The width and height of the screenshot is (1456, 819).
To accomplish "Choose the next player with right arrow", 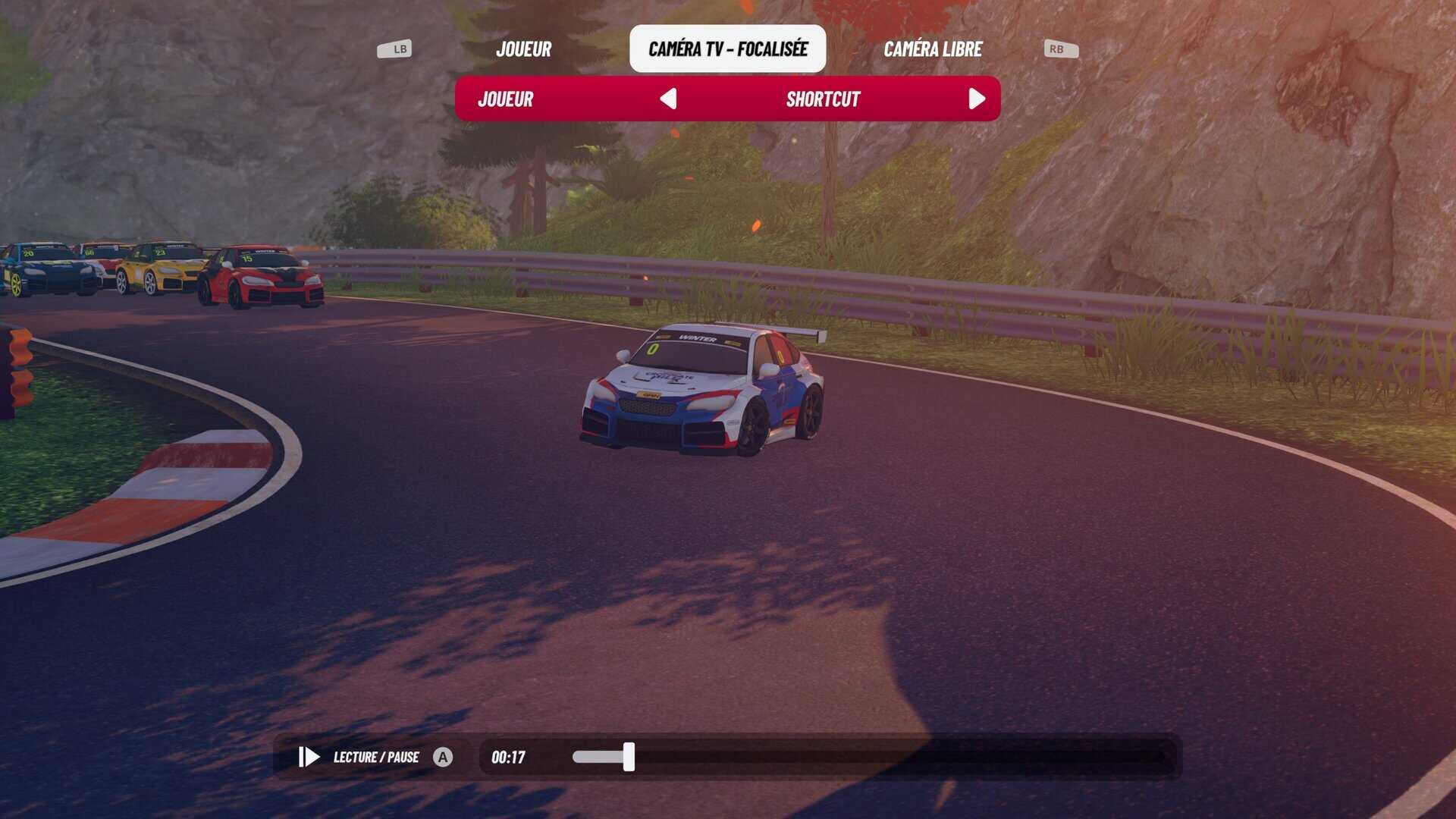I will 977,99.
